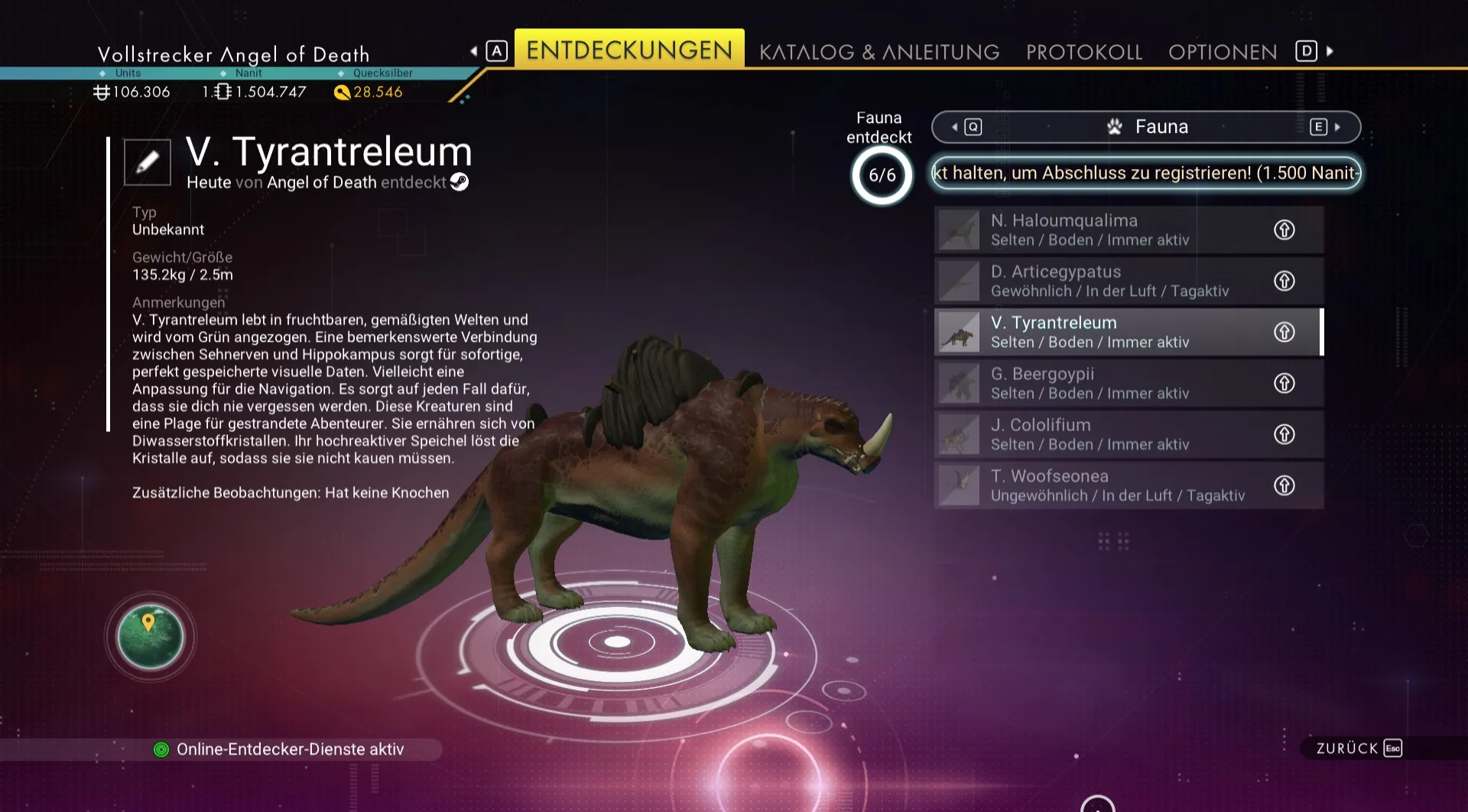Rename V. Tyrantreleum with the pencil icon
This screenshot has height=812, width=1468.
coord(148,162)
